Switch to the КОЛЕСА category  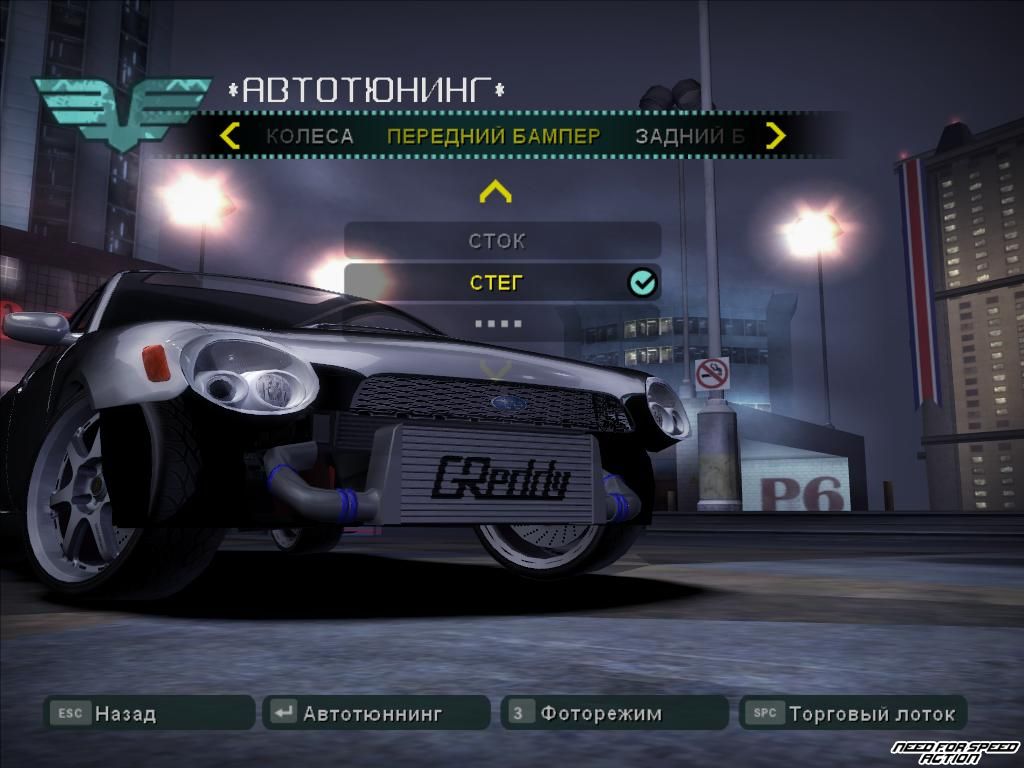point(309,137)
